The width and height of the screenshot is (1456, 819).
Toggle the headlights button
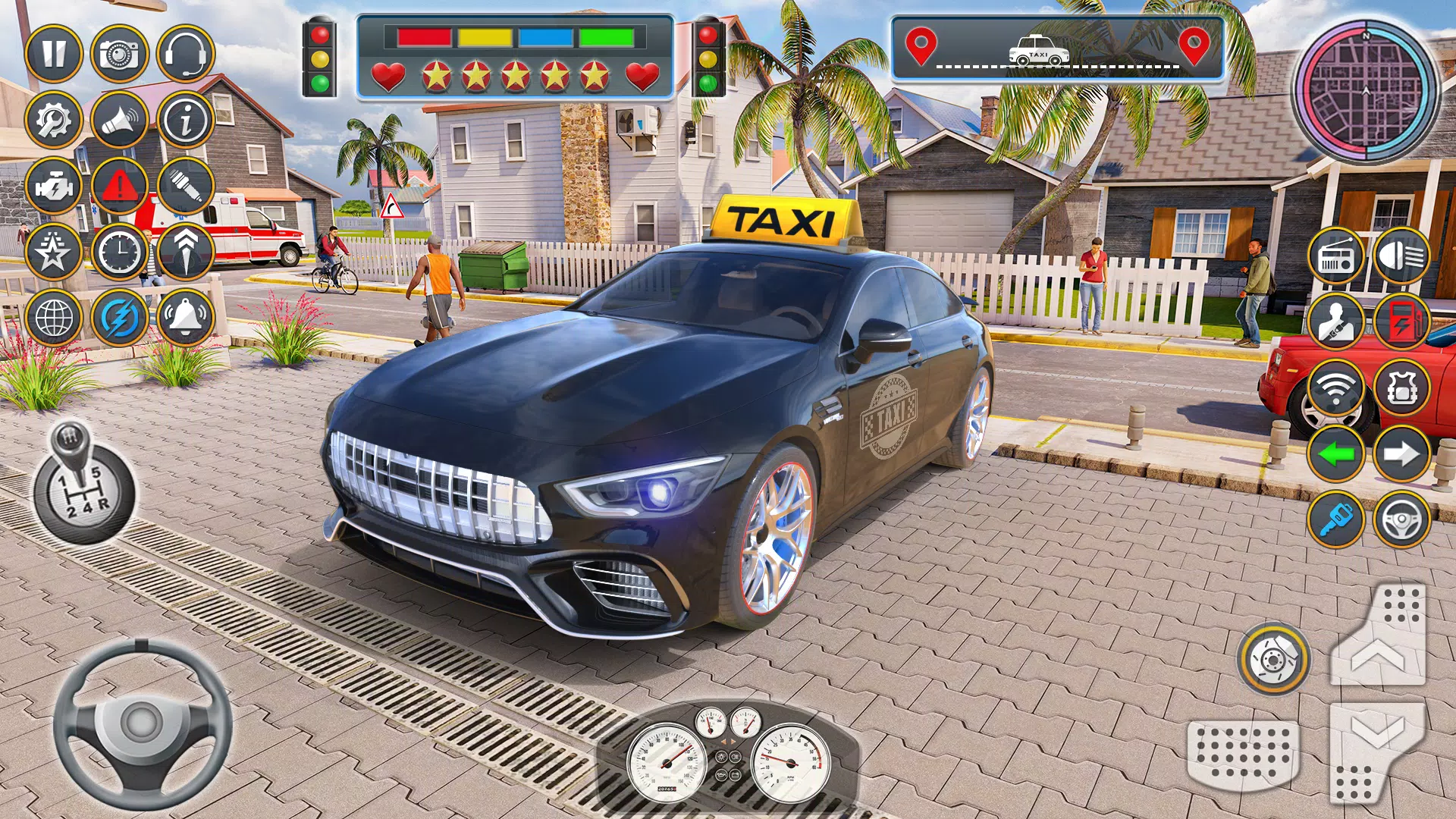tap(1401, 256)
